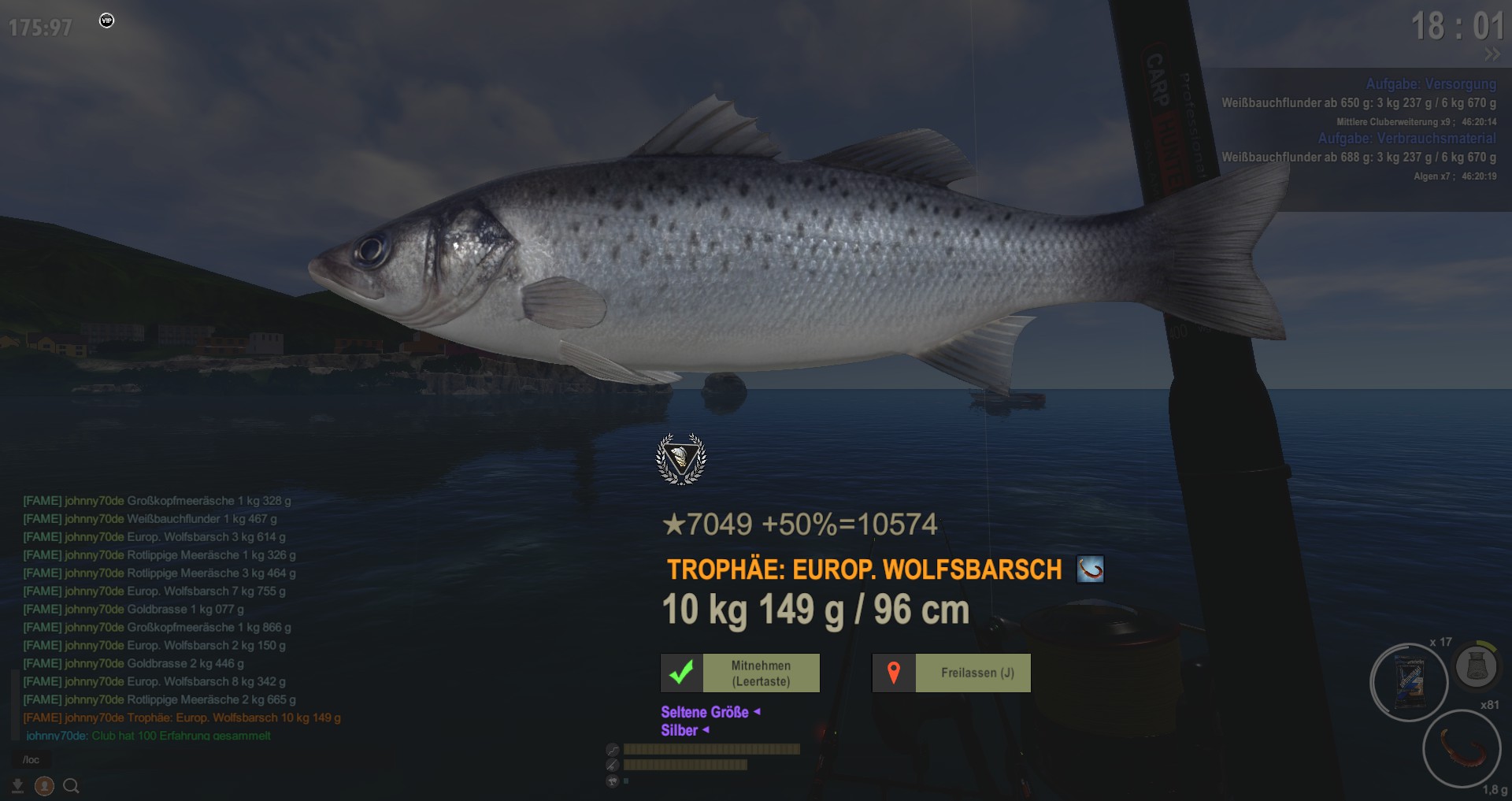Open the Aufgabe: Versorgung task
Image resolution: width=1512 pixels, height=801 pixels.
click(x=1430, y=84)
